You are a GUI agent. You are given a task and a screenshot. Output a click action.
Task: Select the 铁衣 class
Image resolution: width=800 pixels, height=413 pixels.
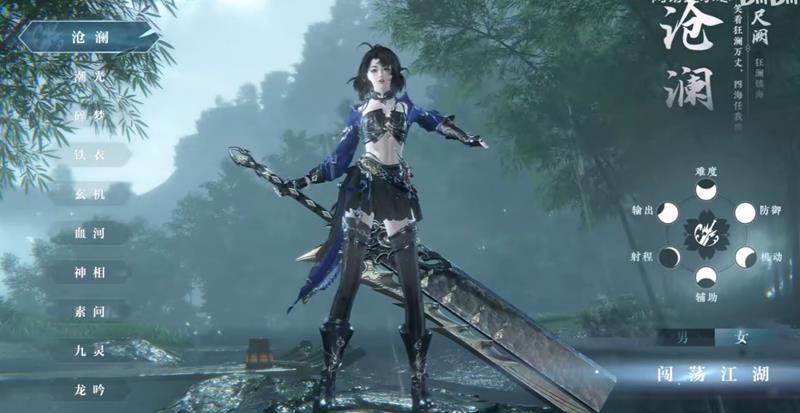[90, 155]
